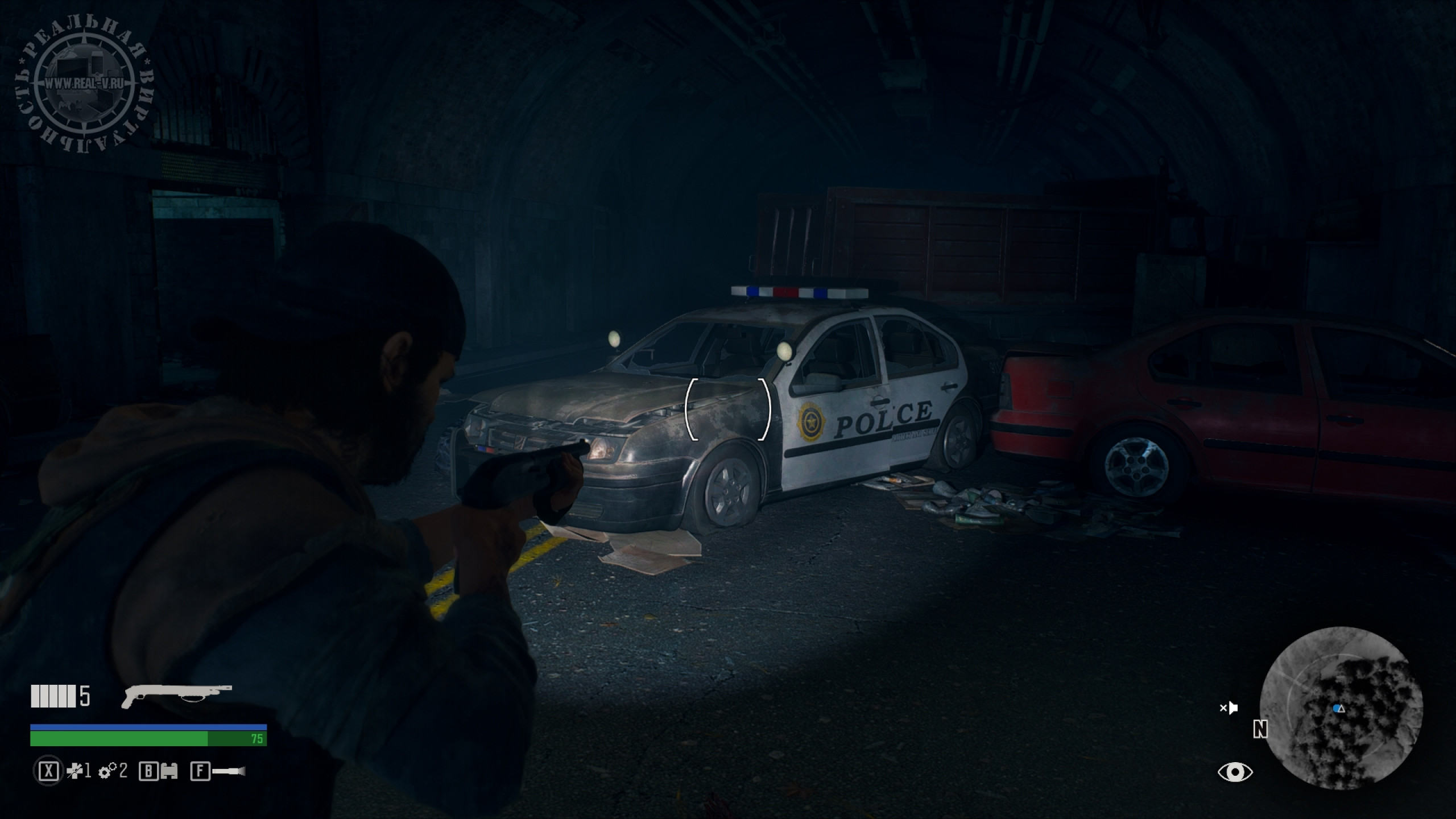This screenshot has width=1456, height=819.
Task: Click the medkit healing item icon
Action: [74, 771]
